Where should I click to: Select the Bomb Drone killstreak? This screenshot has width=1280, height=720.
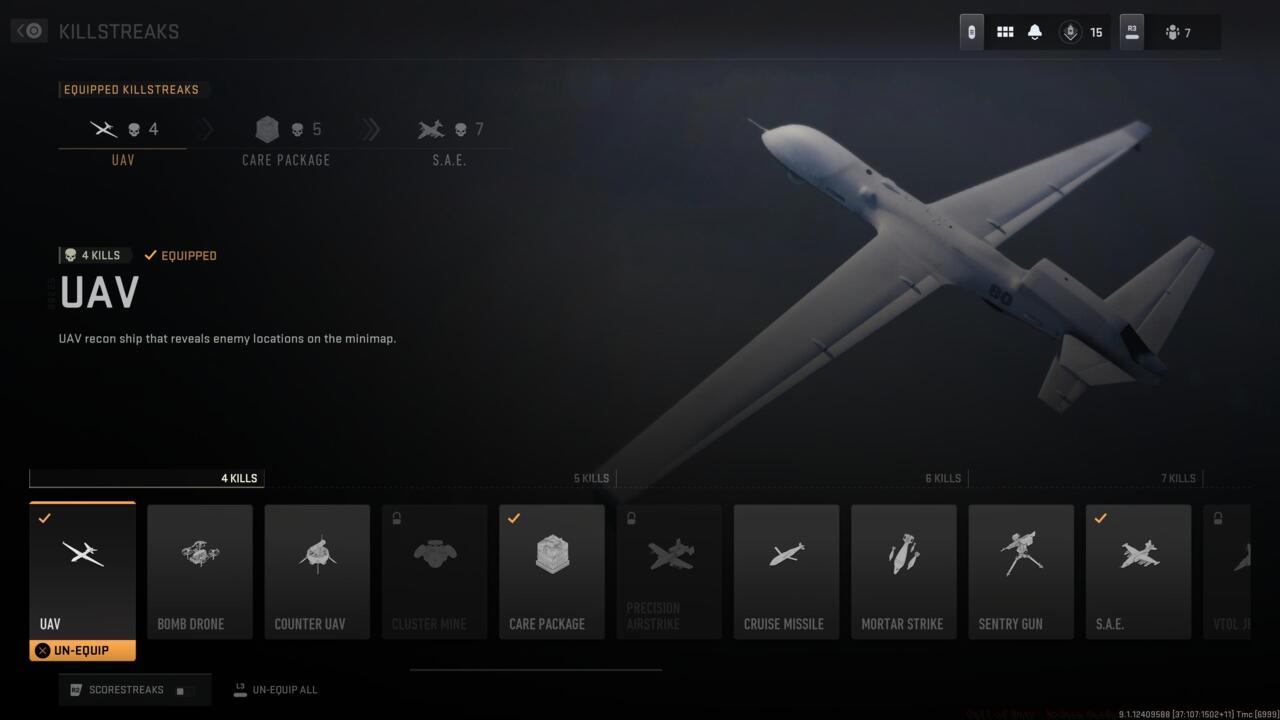199,570
